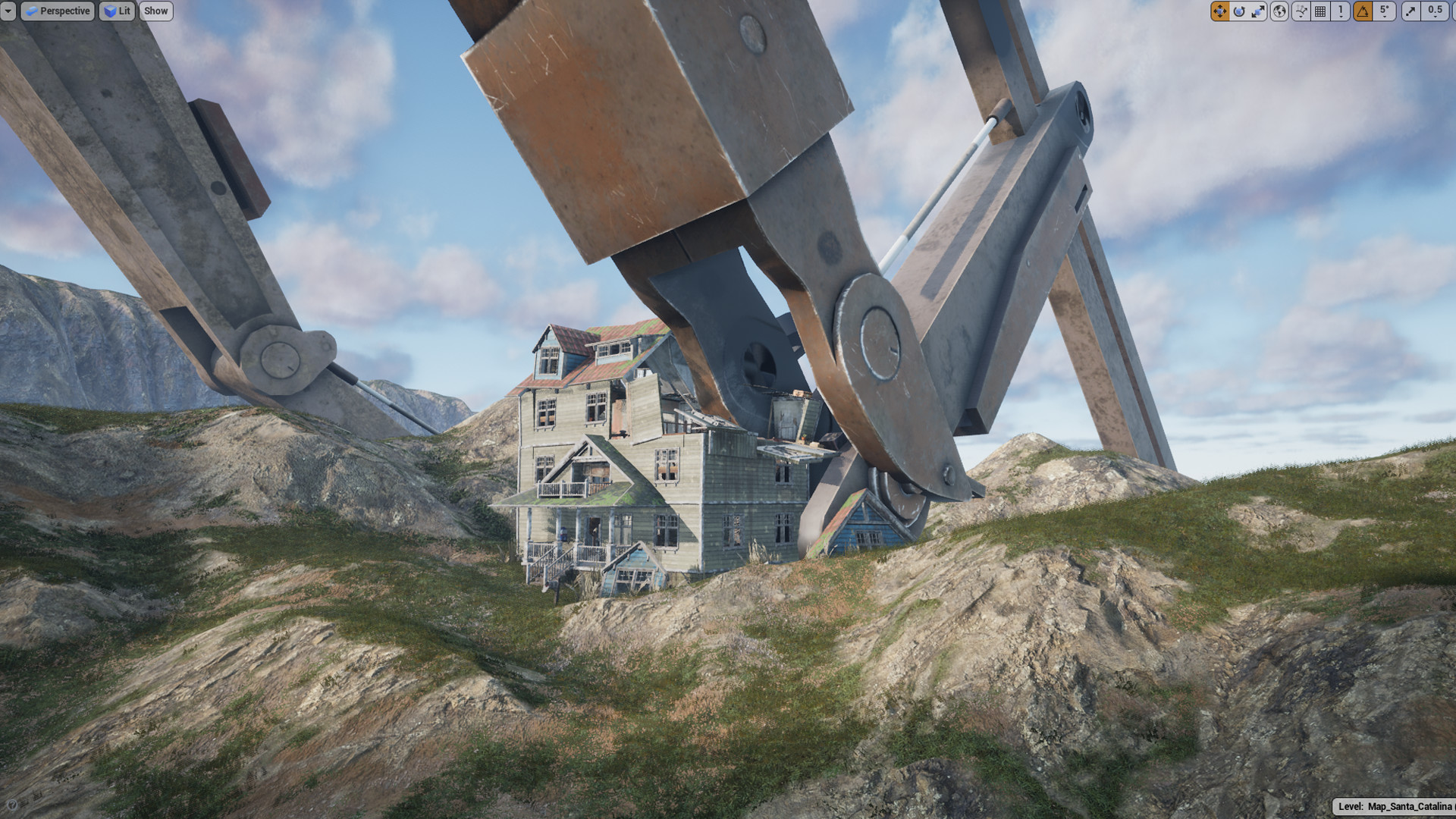
Task: Select the Rotate tool
Action: point(1239,11)
